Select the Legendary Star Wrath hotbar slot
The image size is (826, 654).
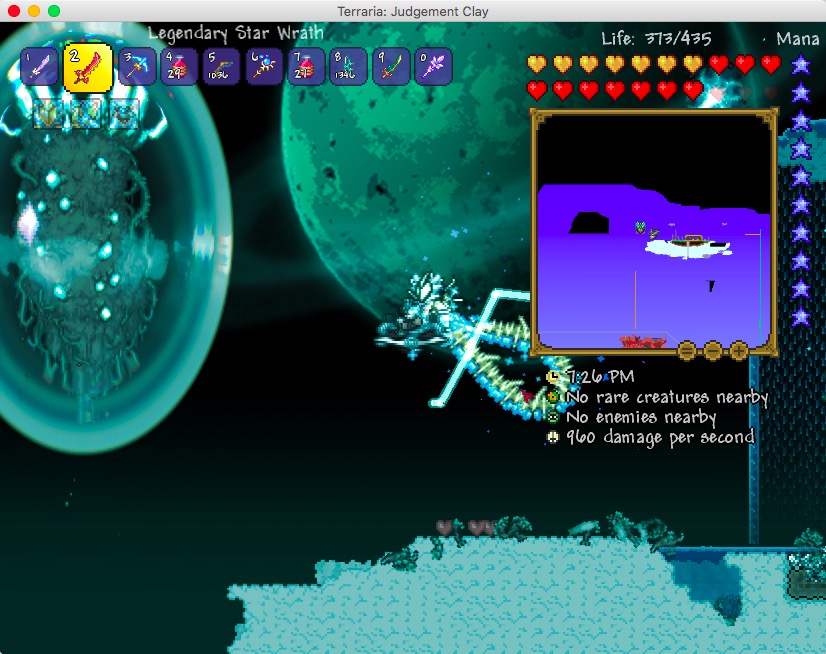tap(88, 68)
